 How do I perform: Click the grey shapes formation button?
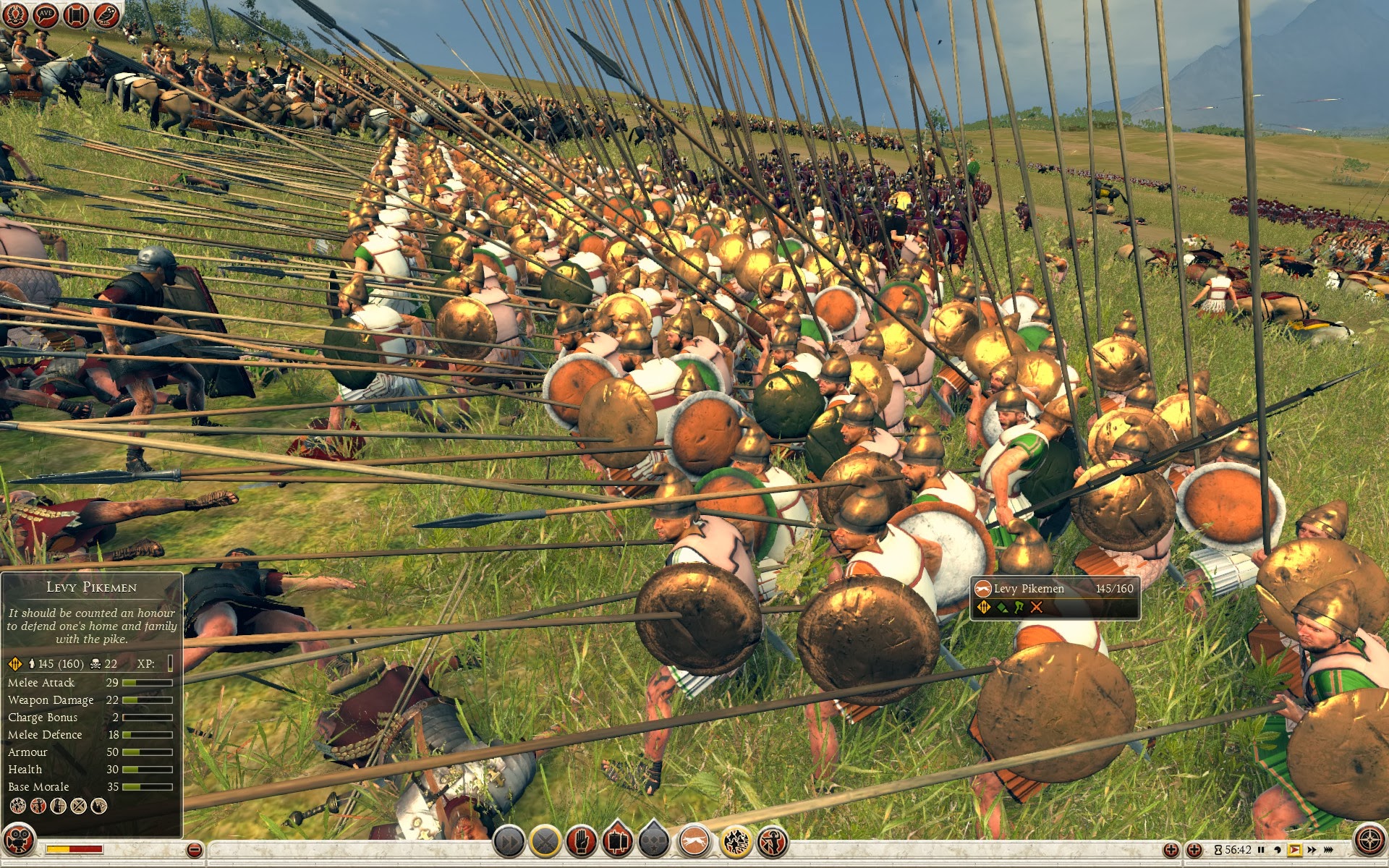point(654,842)
